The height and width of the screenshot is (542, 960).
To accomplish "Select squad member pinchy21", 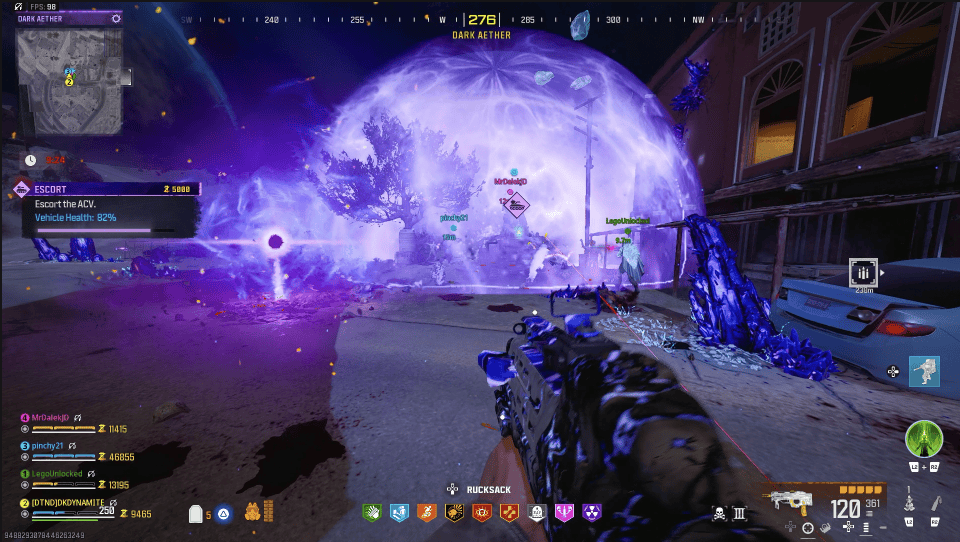I will (48, 445).
